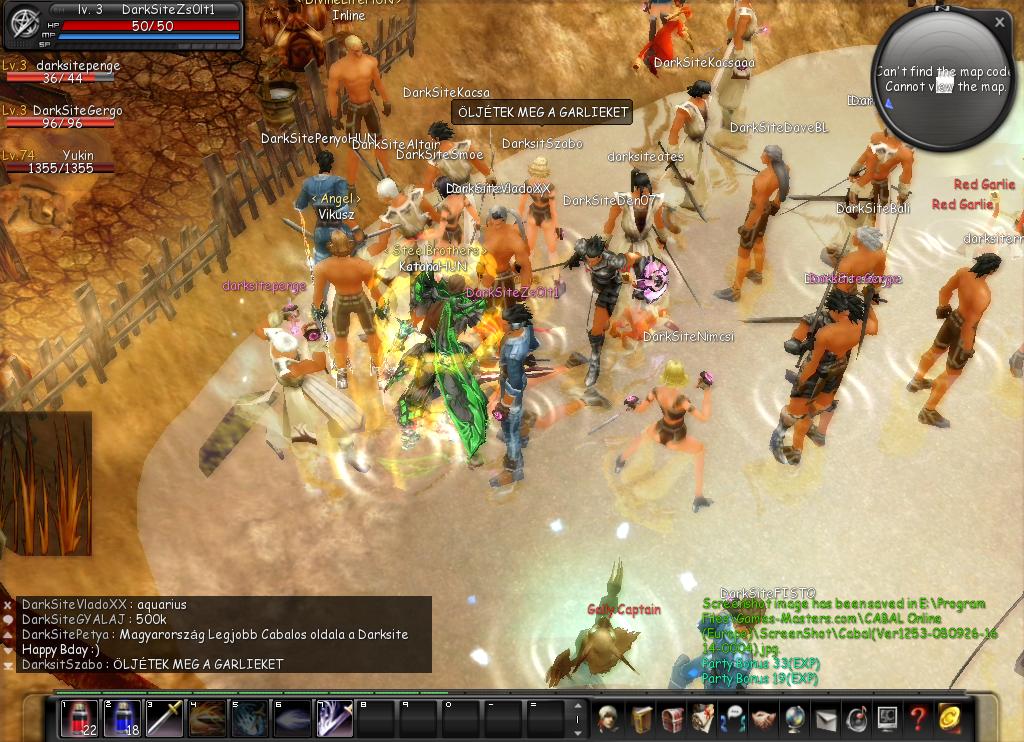This screenshot has width=1024, height=742.
Task: Open the scroll and quill quest icon
Action: (703, 718)
